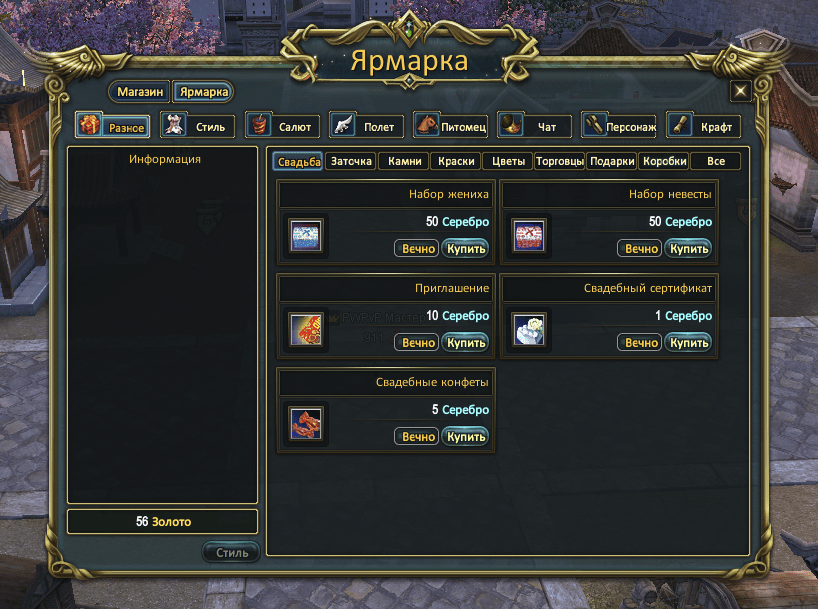Switch to the Подарки subcategory

[612, 161]
